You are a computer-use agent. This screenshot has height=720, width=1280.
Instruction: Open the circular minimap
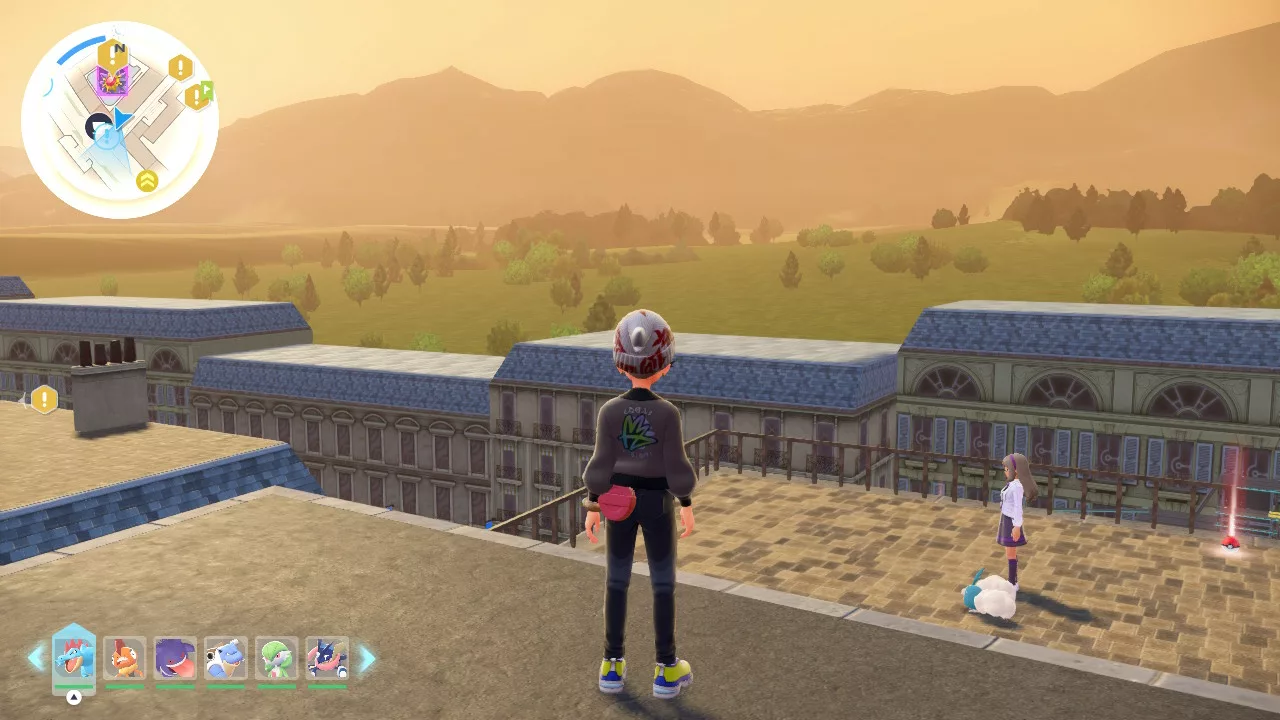pos(120,120)
